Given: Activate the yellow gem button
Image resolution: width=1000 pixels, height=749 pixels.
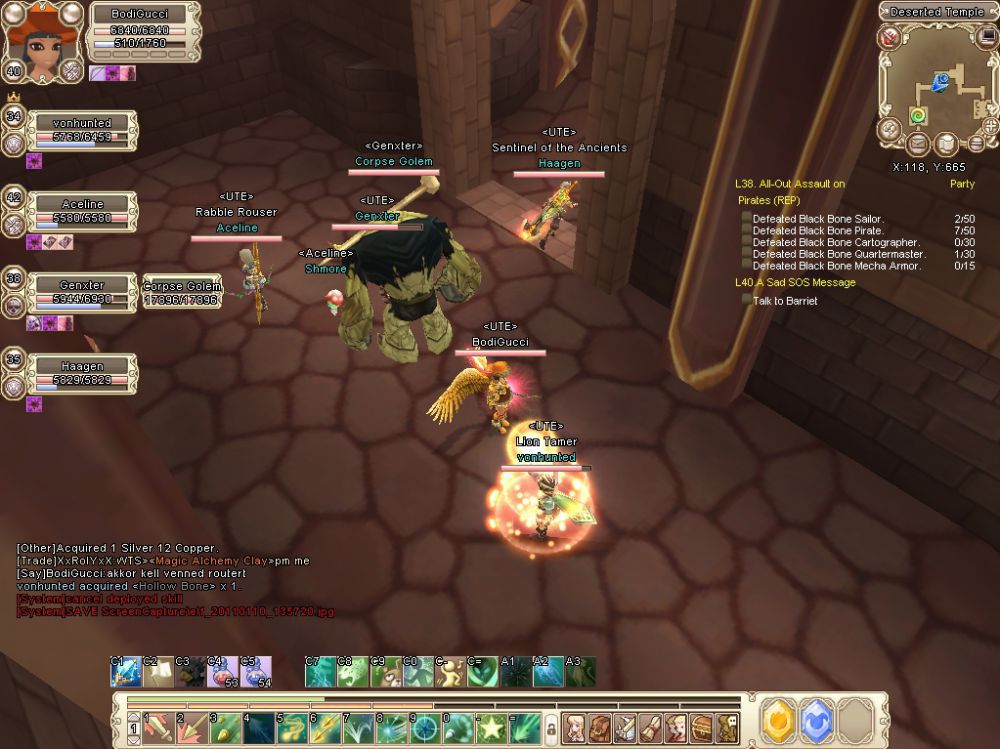Looking at the screenshot, I should click(778, 720).
